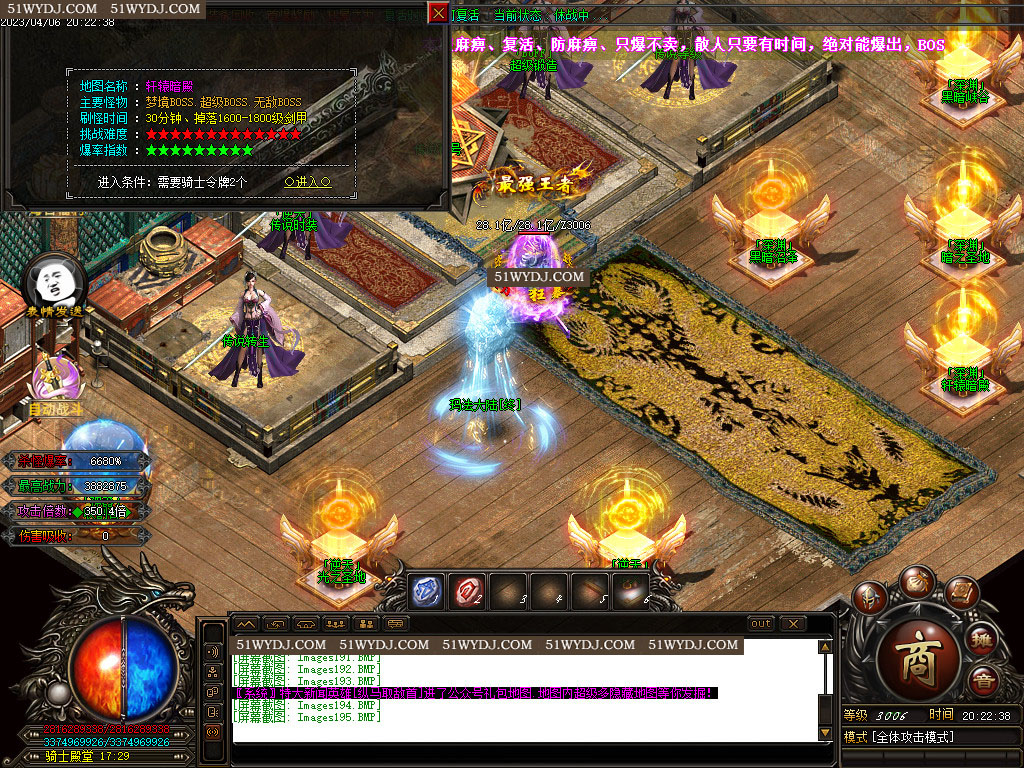Use the blue crystal item in hotbar slot 1
The height and width of the screenshot is (768, 1024).
[x=427, y=591]
